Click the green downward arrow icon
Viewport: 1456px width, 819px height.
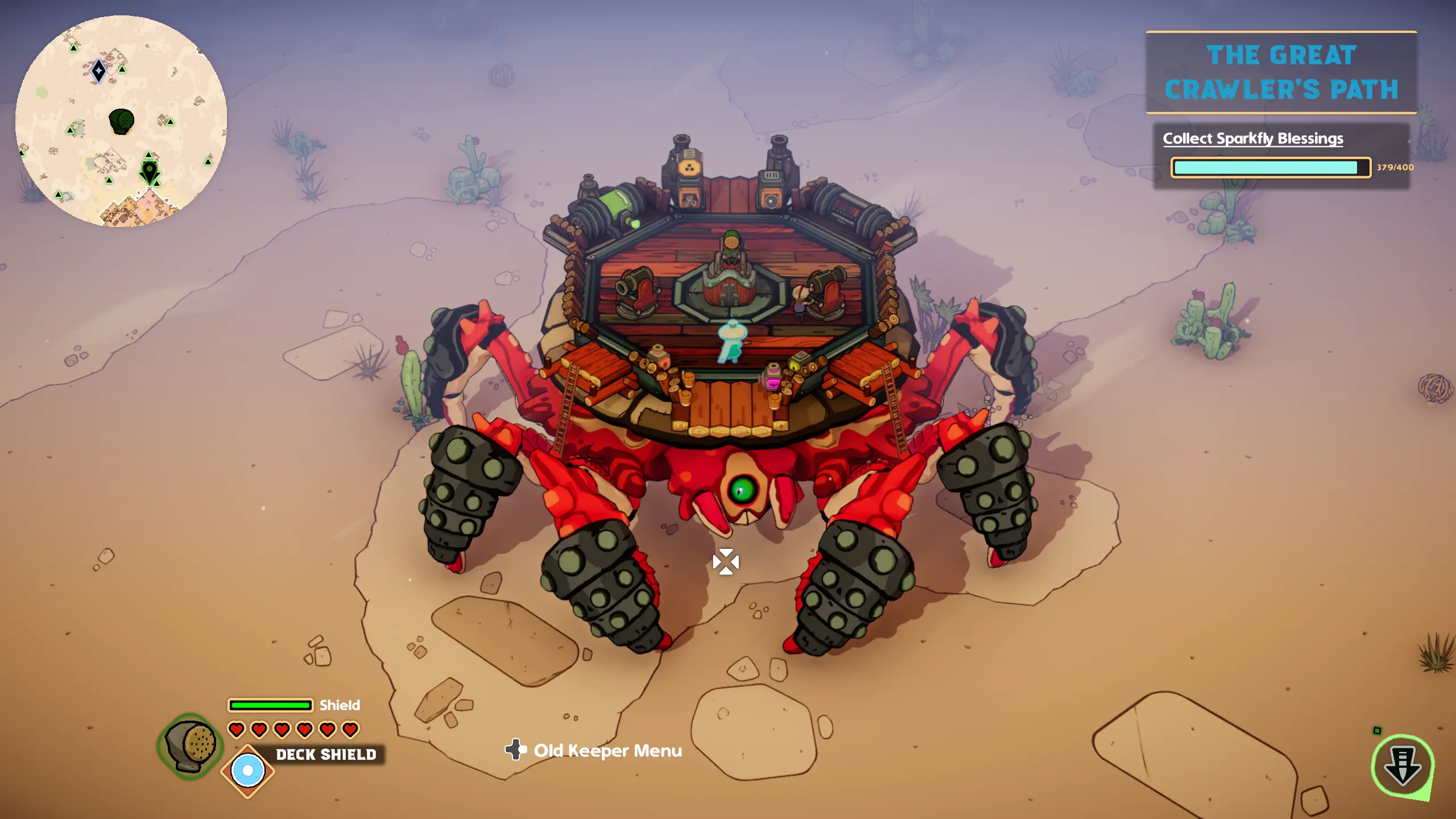pyautogui.click(x=1402, y=766)
